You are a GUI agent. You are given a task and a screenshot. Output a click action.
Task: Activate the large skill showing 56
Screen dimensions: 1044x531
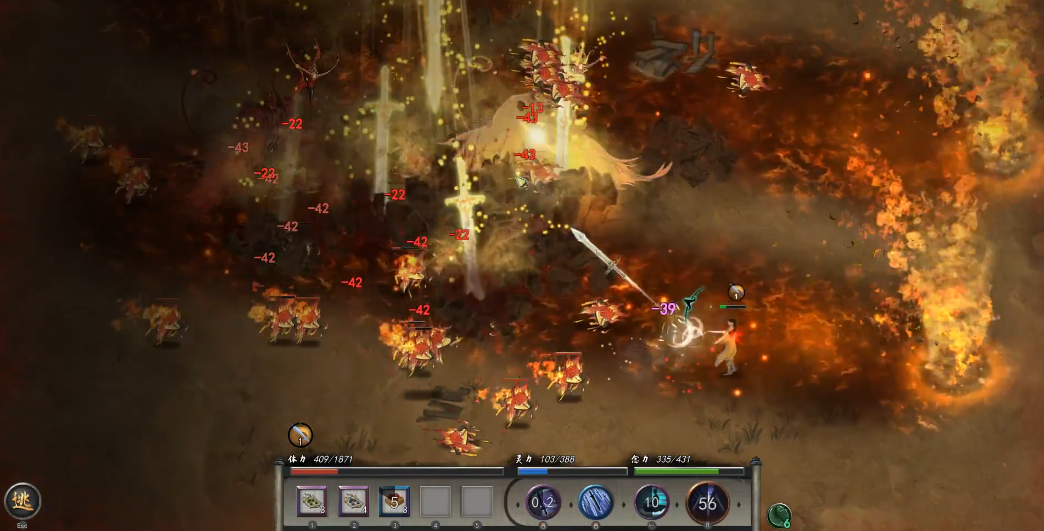coord(708,502)
